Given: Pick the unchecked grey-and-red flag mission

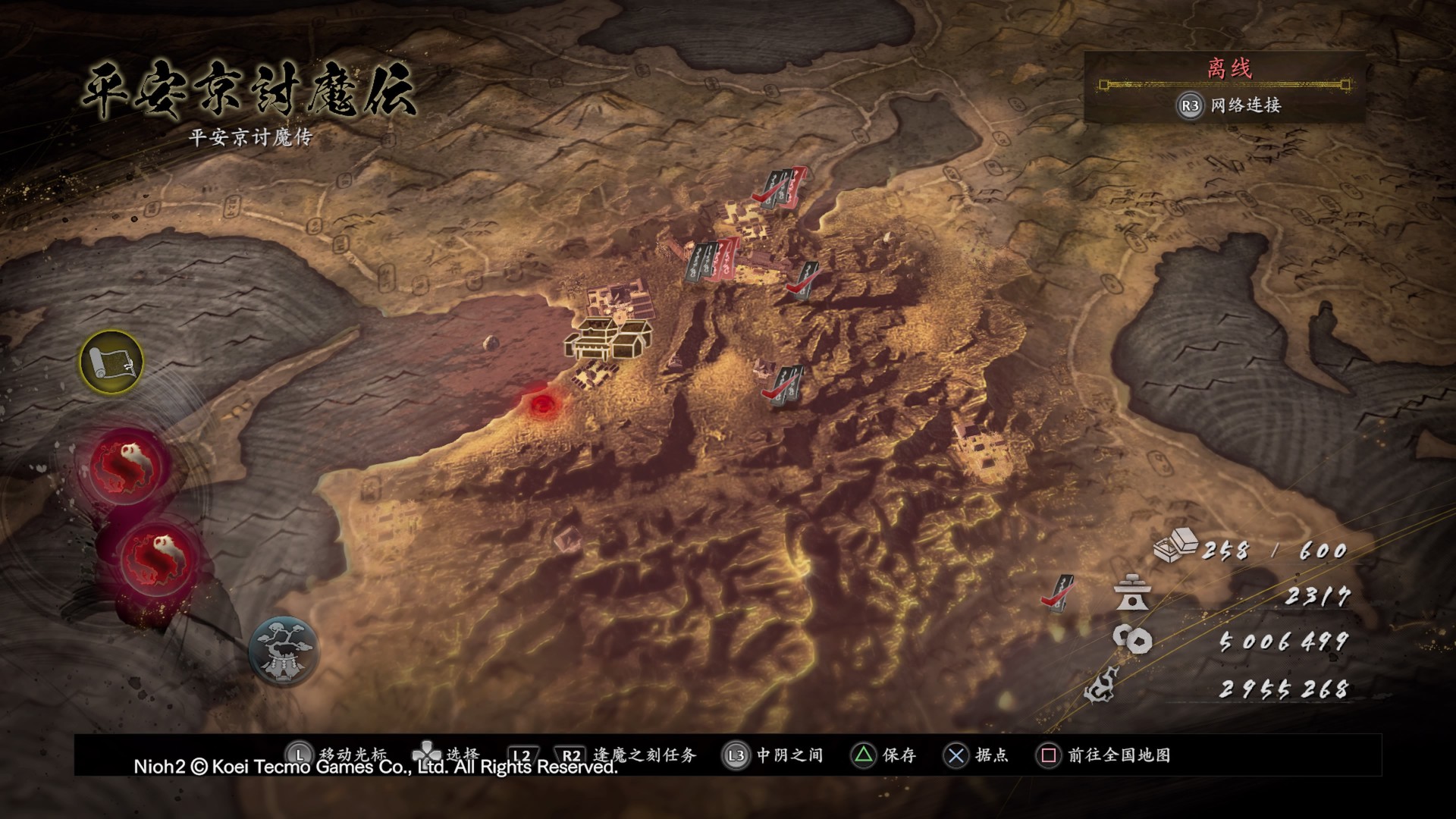Looking at the screenshot, I should click(712, 262).
